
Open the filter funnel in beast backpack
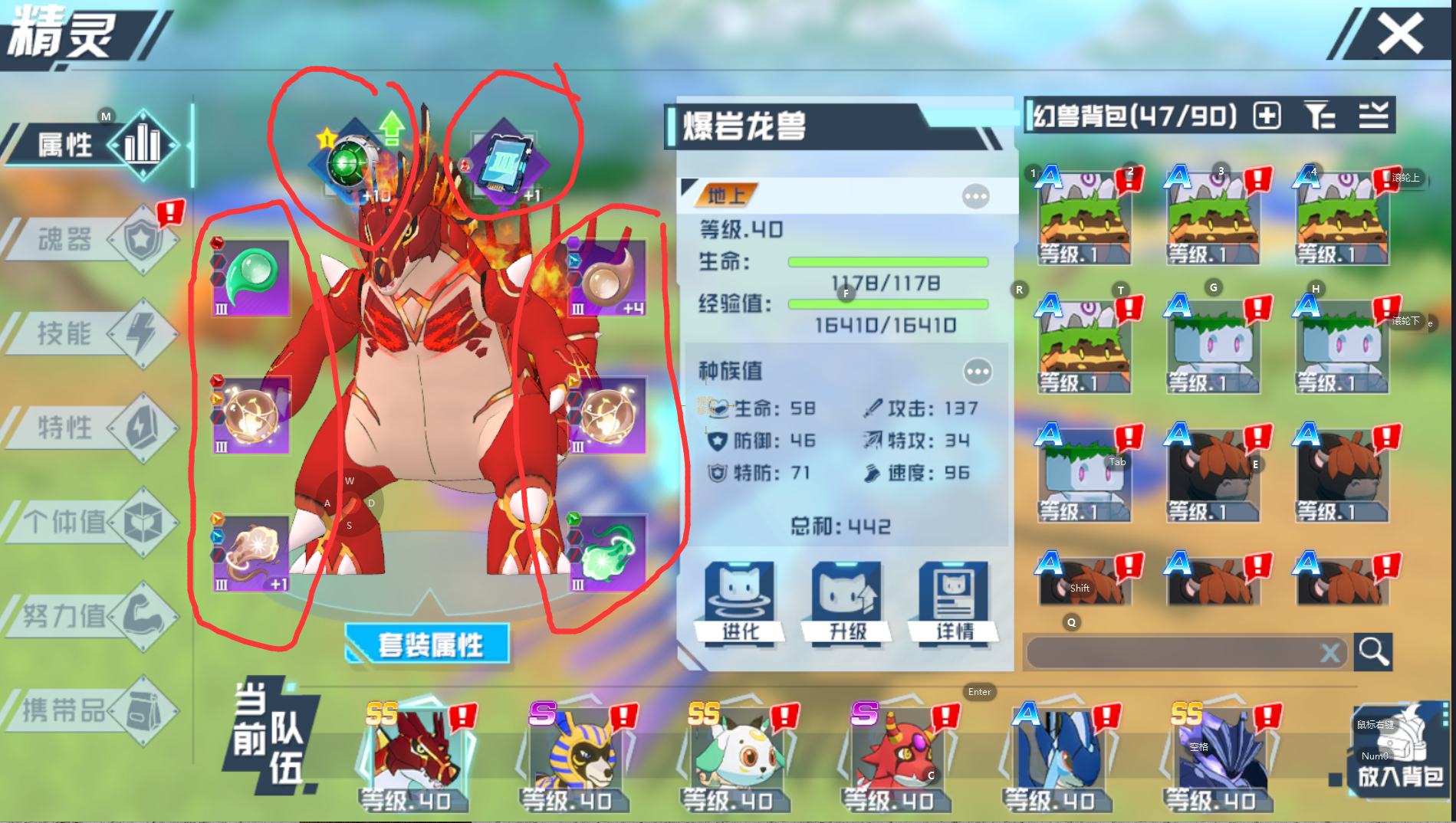tap(1320, 116)
